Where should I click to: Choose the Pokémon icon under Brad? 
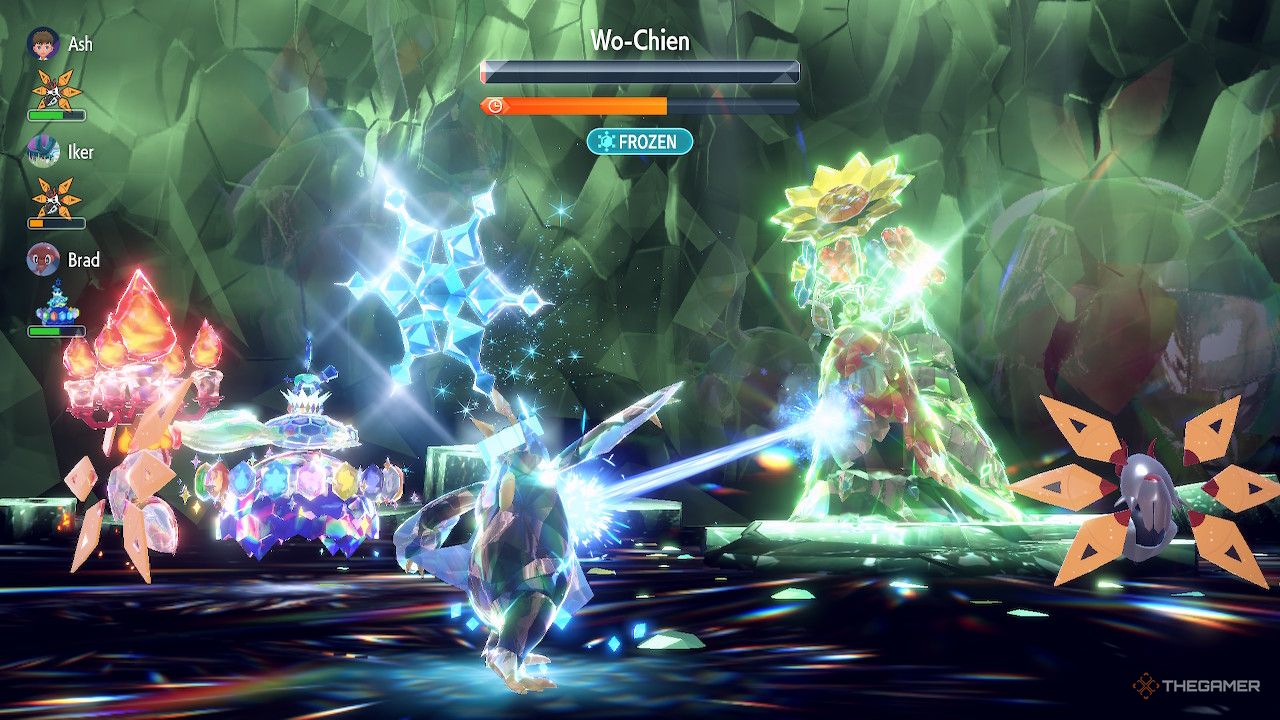pos(56,304)
